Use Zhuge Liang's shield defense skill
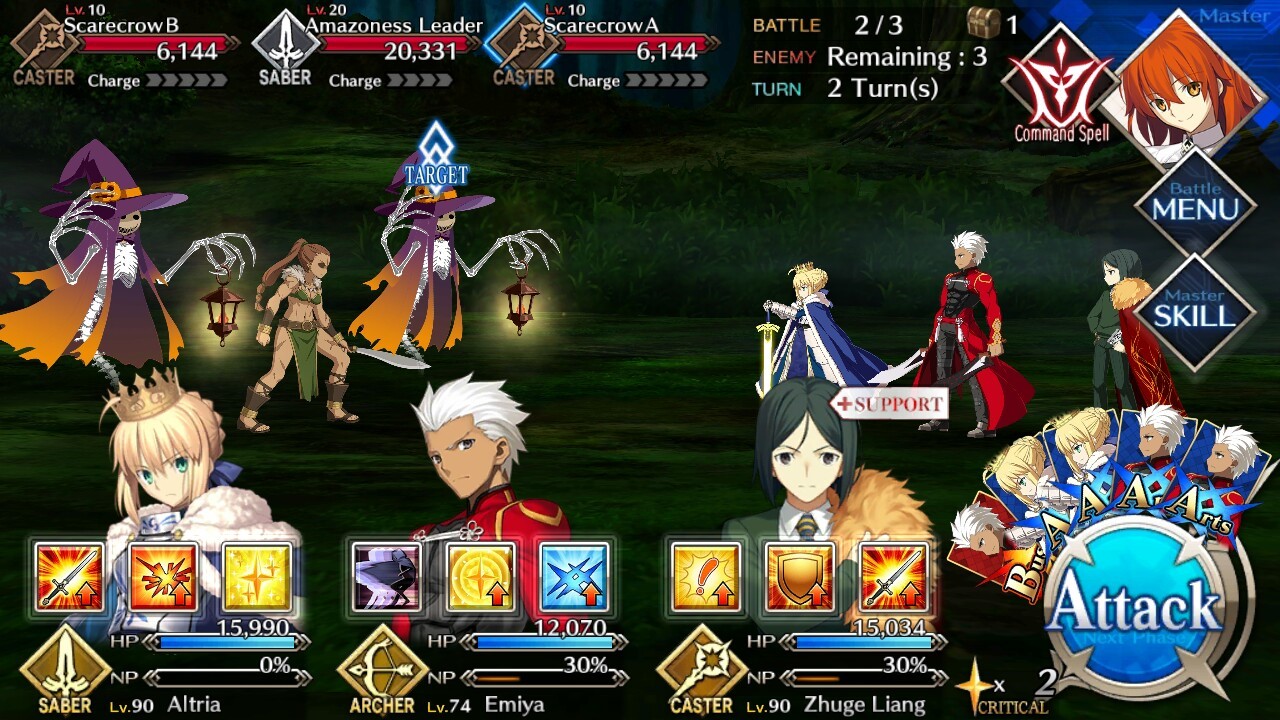Viewport: 1280px width, 720px height. click(x=799, y=577)
